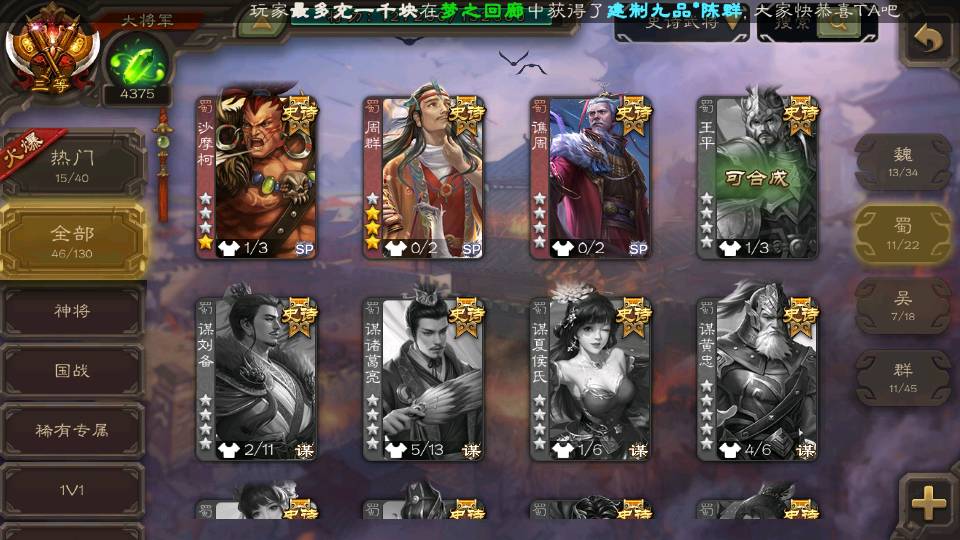Screen dimensions: 960x540
Task: Select the 谋刘备 hero card
Action: pyautogui.click(x=256, y=378)
